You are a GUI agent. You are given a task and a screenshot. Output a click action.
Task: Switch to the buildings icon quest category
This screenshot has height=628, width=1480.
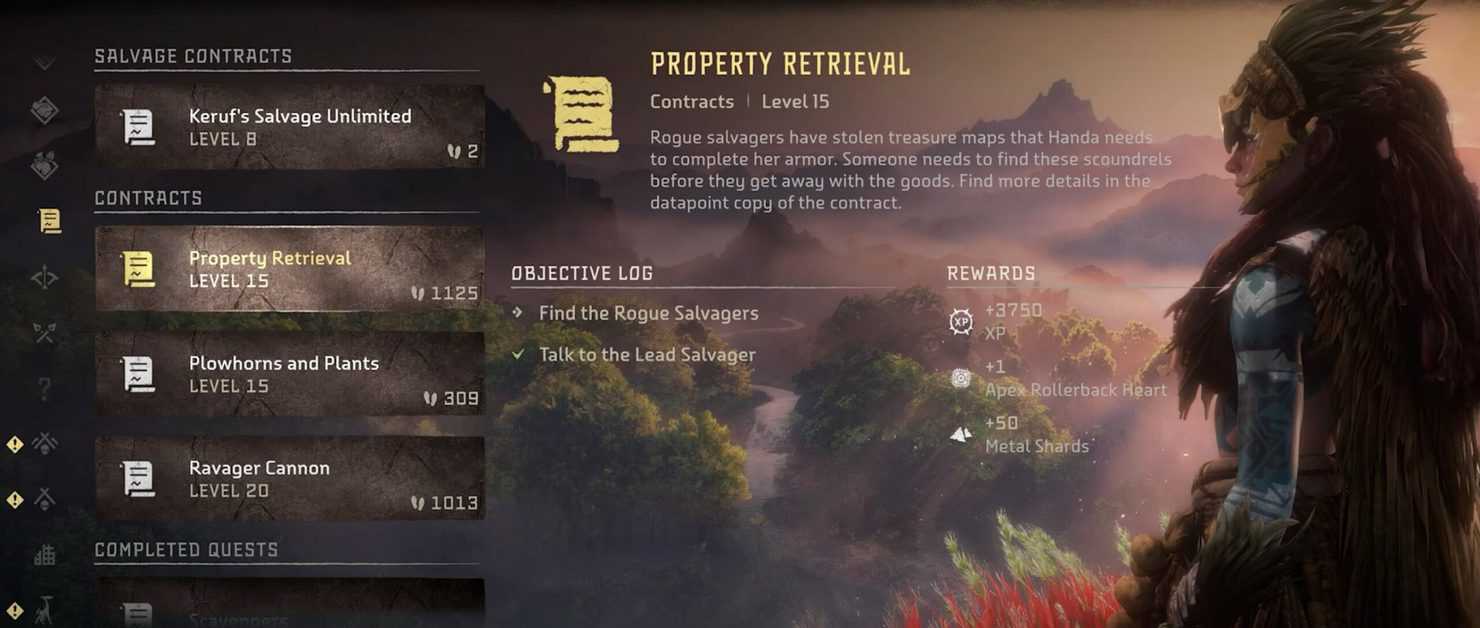click(45, 555)
